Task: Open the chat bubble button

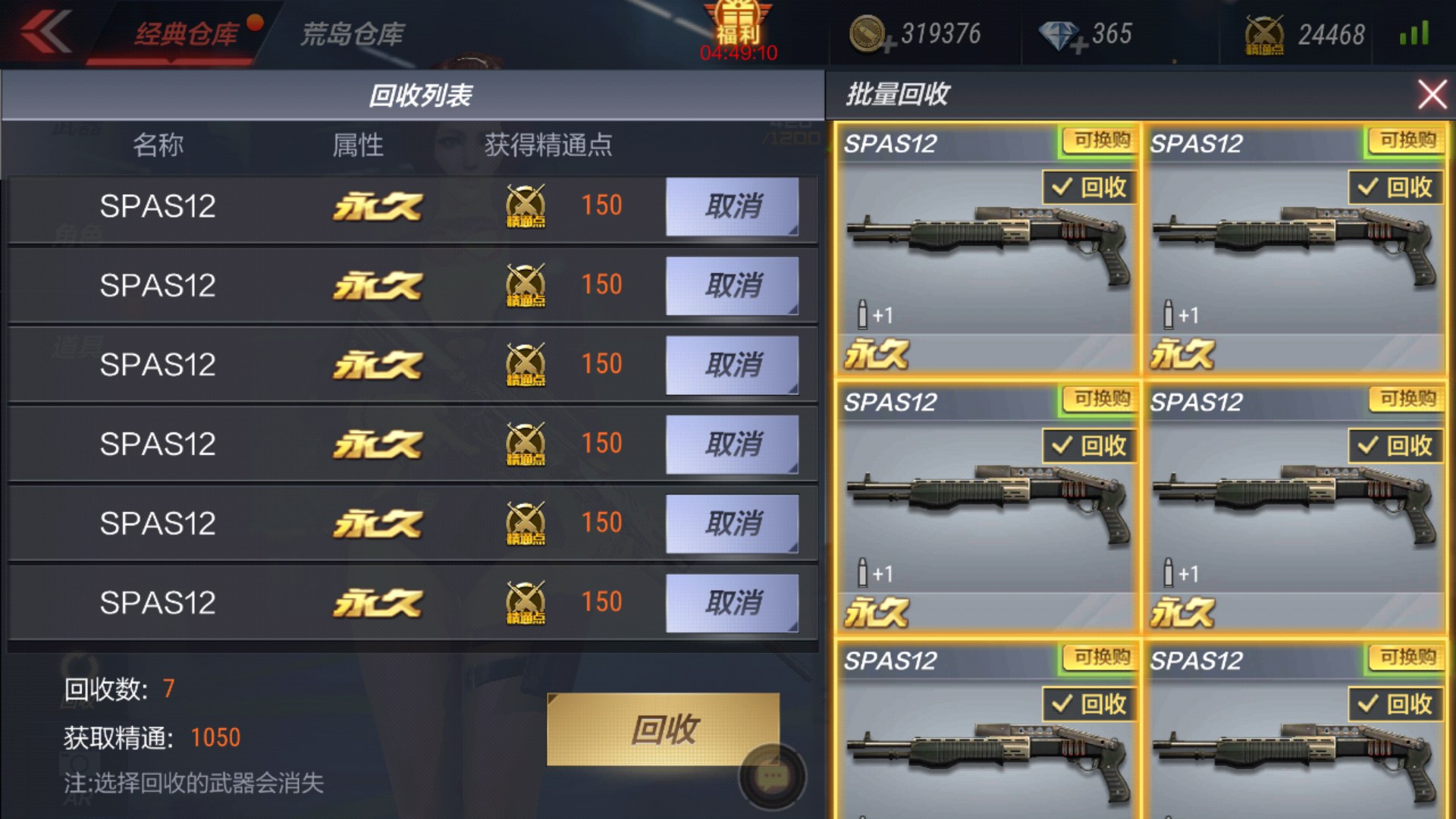Action: point(773,776)
